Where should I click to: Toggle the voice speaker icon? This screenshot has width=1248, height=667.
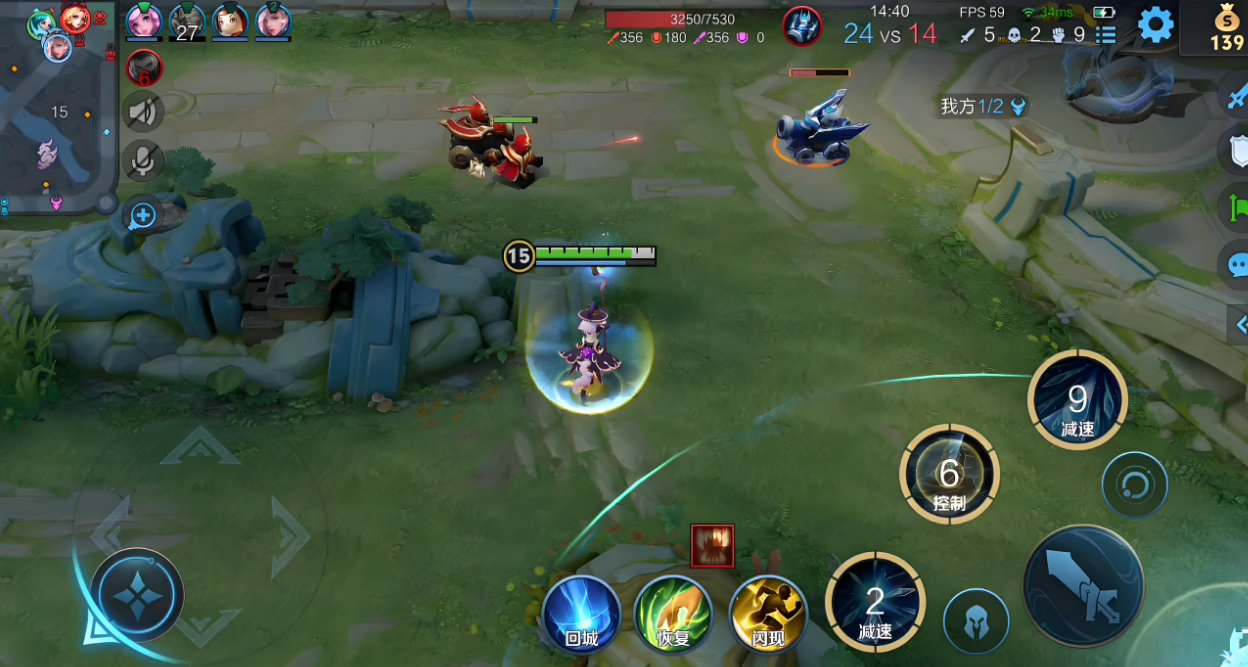143,112
